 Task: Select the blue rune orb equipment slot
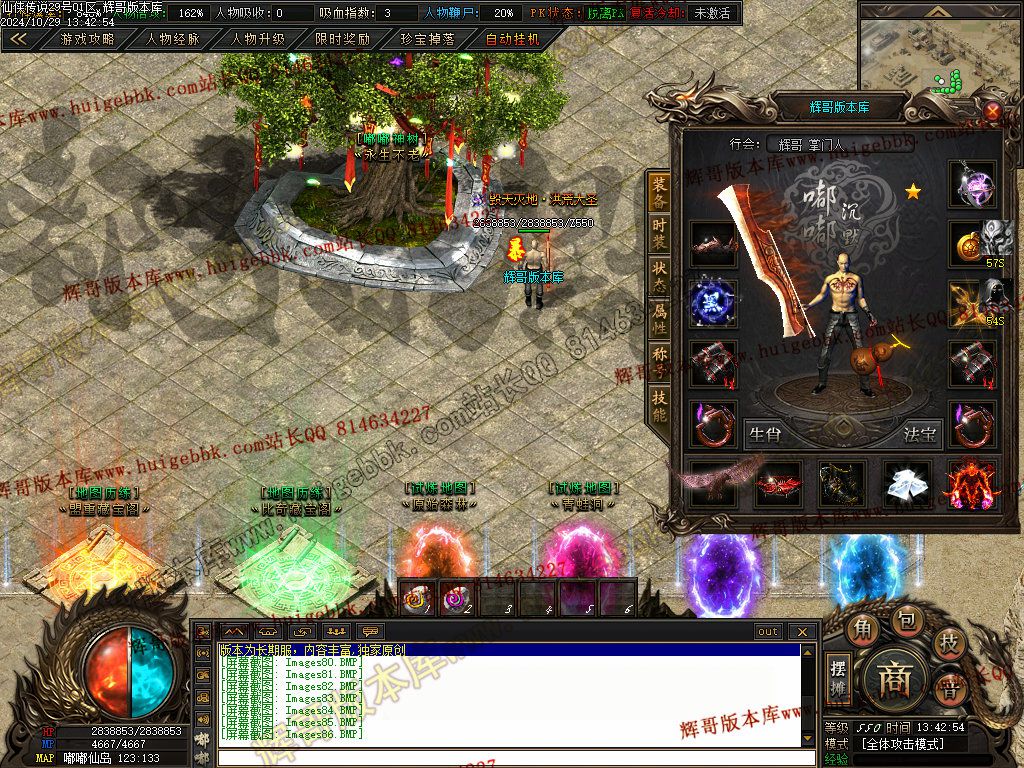[713, 302]
